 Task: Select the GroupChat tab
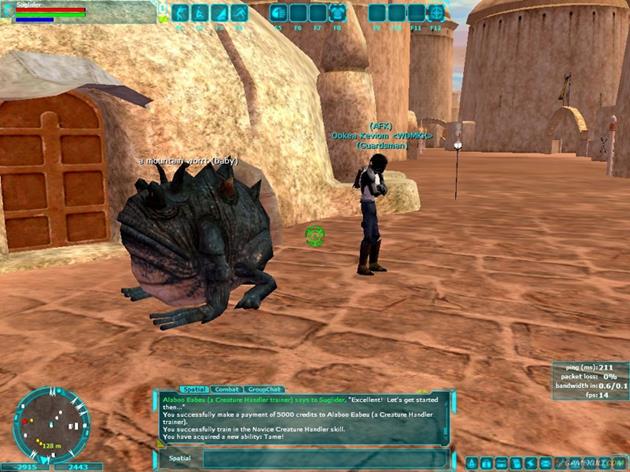[264, 388]
